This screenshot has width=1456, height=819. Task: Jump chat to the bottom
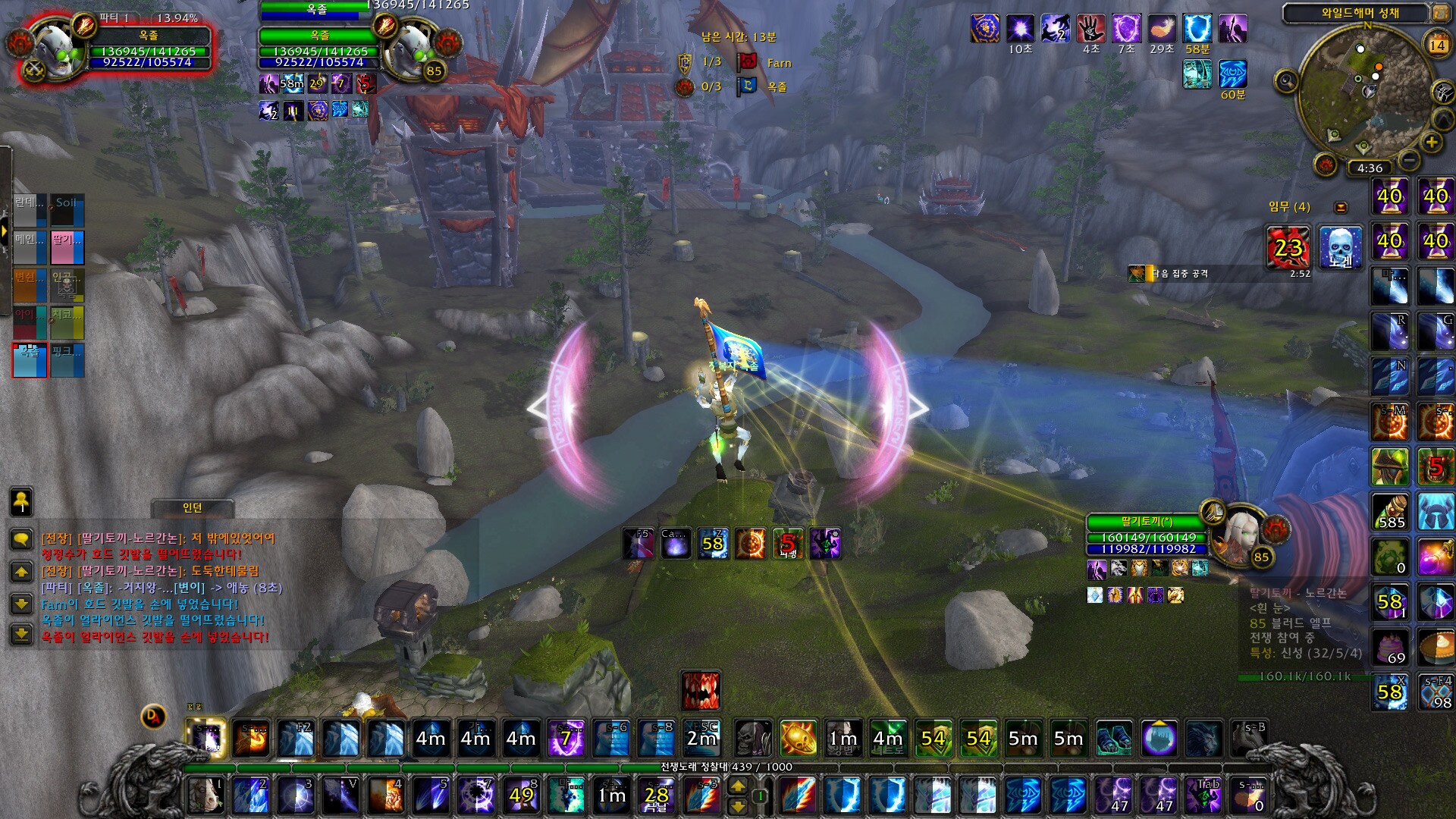pos(21,634)
